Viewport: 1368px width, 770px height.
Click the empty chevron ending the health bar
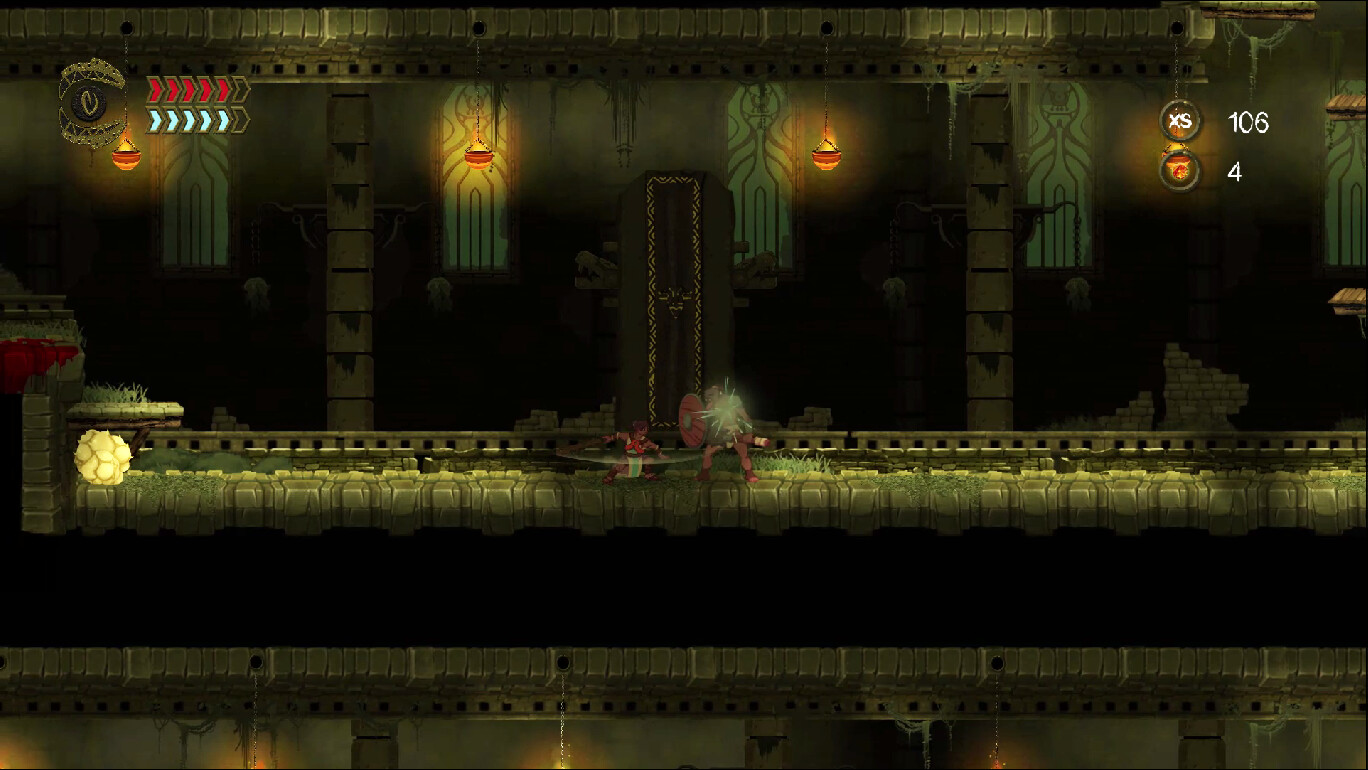pos(241,90)
